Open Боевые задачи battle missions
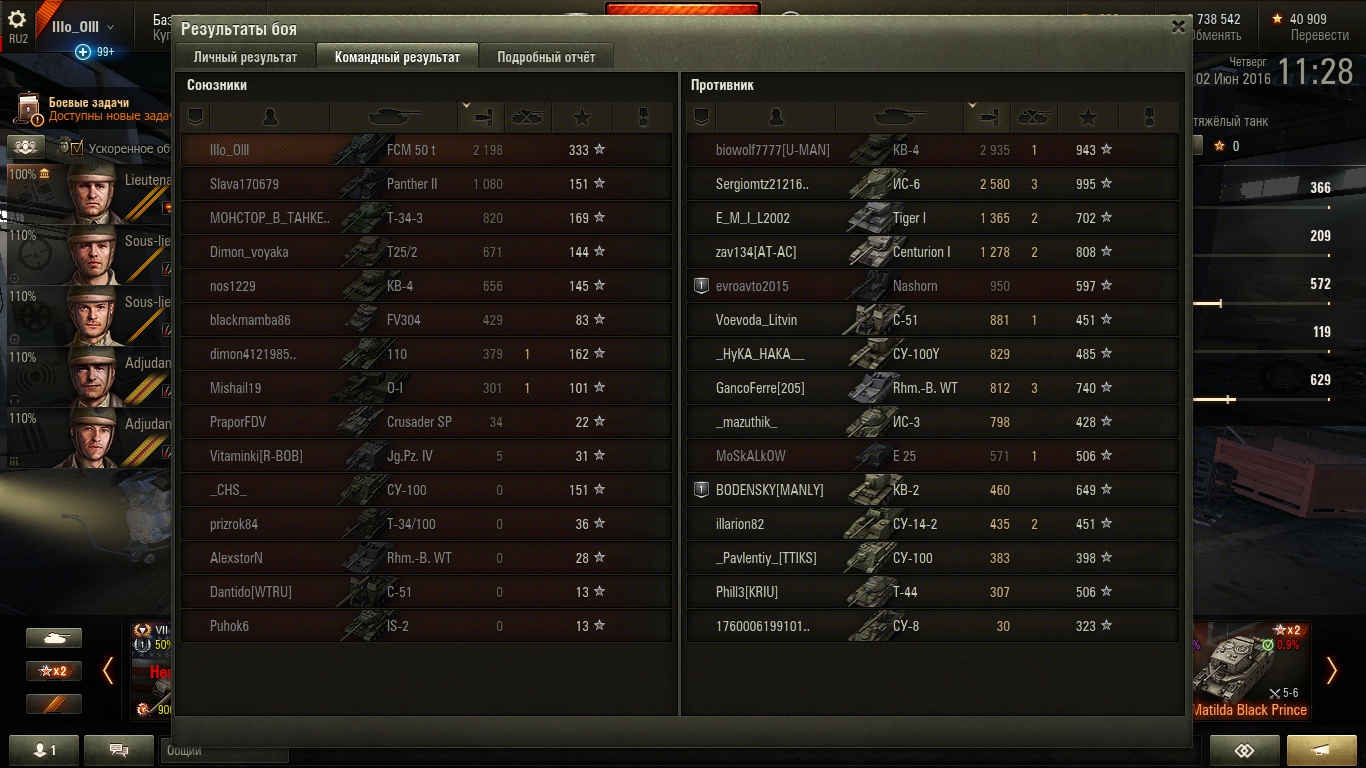 click(88, 109)
